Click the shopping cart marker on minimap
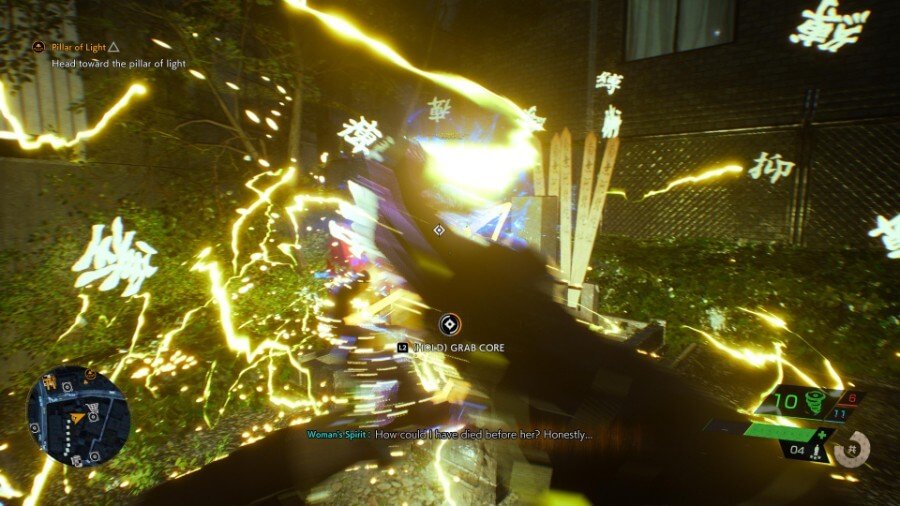This screenshot has height=506, width=900. point(93,408)
